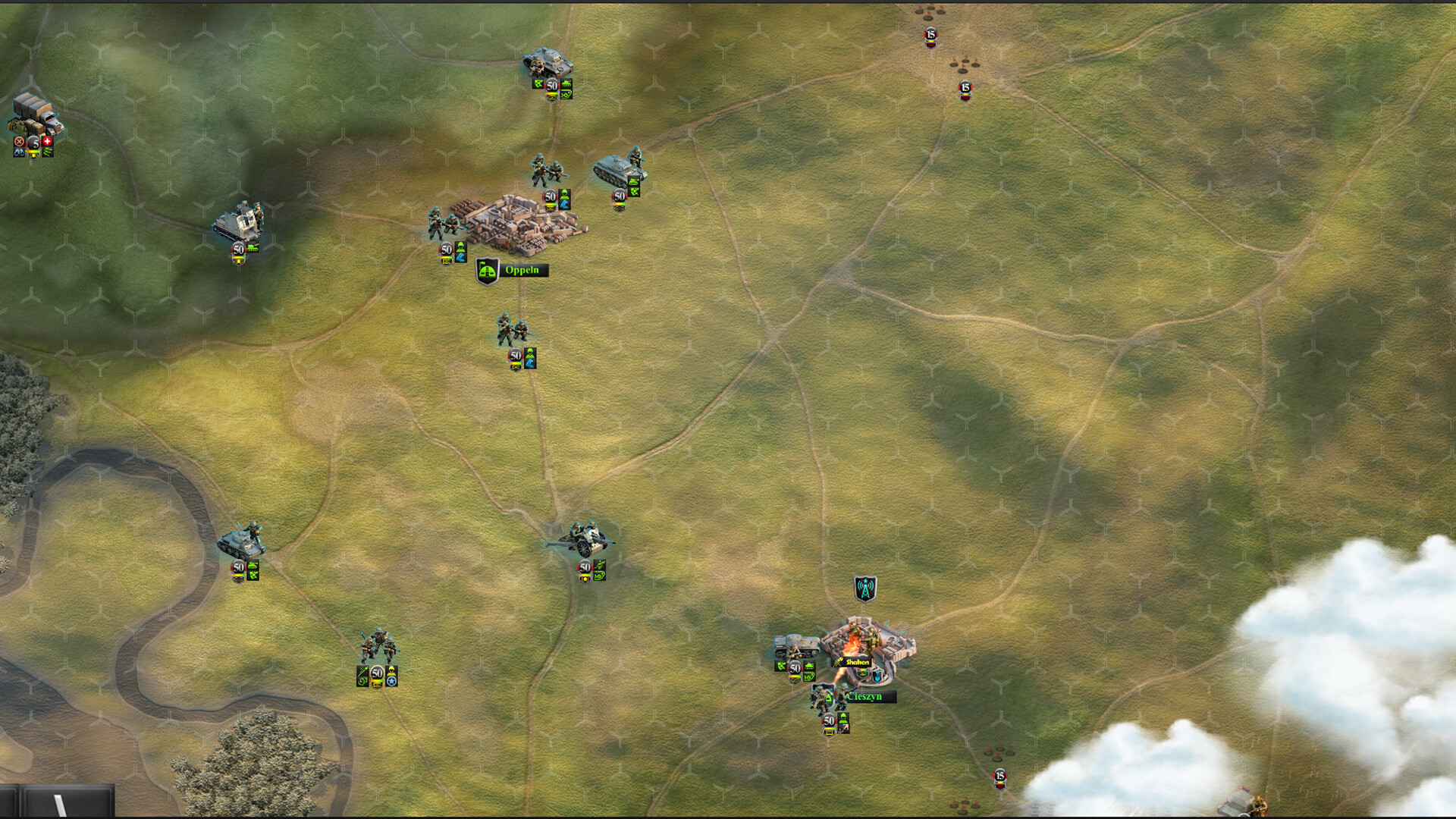Click the green helmet infantry badge near Oppeln
The image size is (1456, 819).
click(460, 248)
